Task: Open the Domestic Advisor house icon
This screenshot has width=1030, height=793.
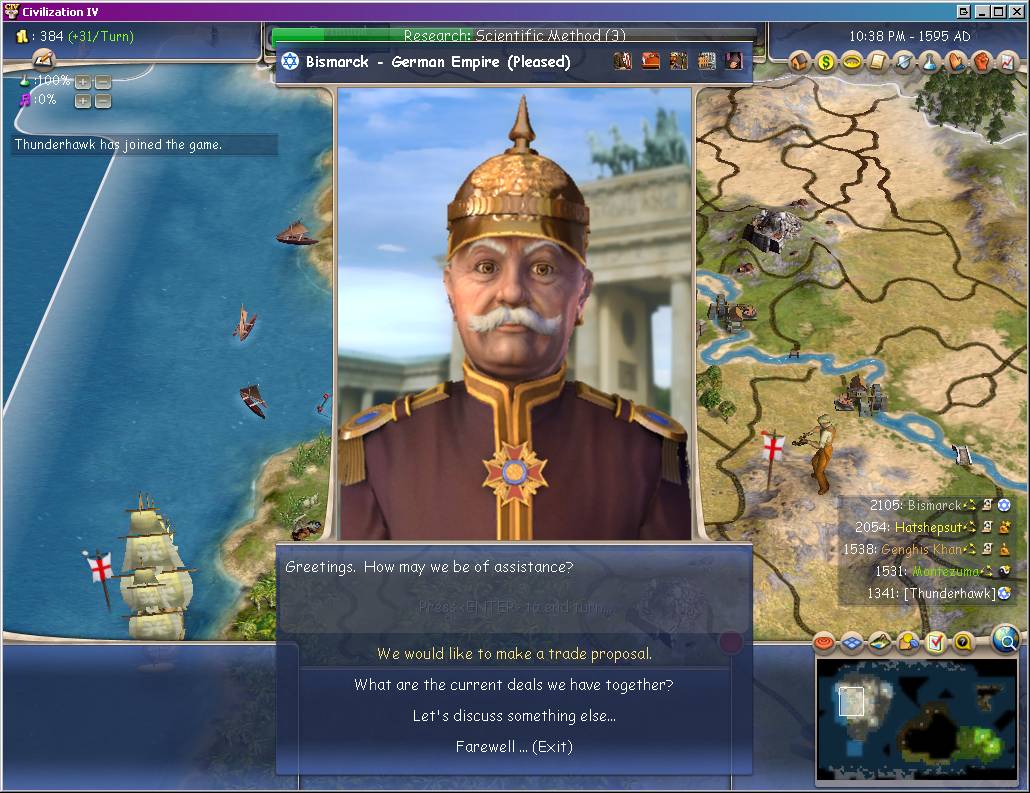Action: click(x=799, y=62)
